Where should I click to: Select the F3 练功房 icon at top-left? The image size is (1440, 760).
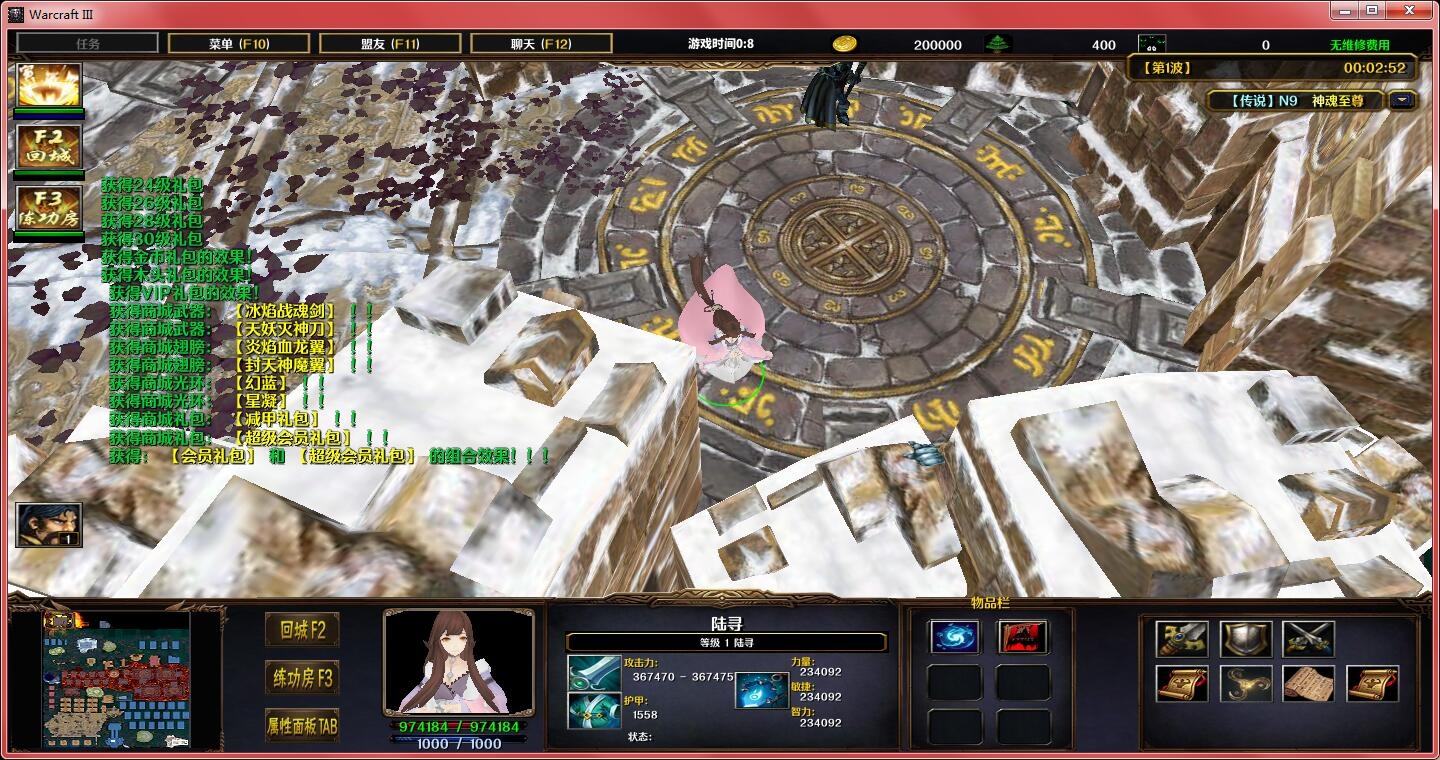click(48, 208)
